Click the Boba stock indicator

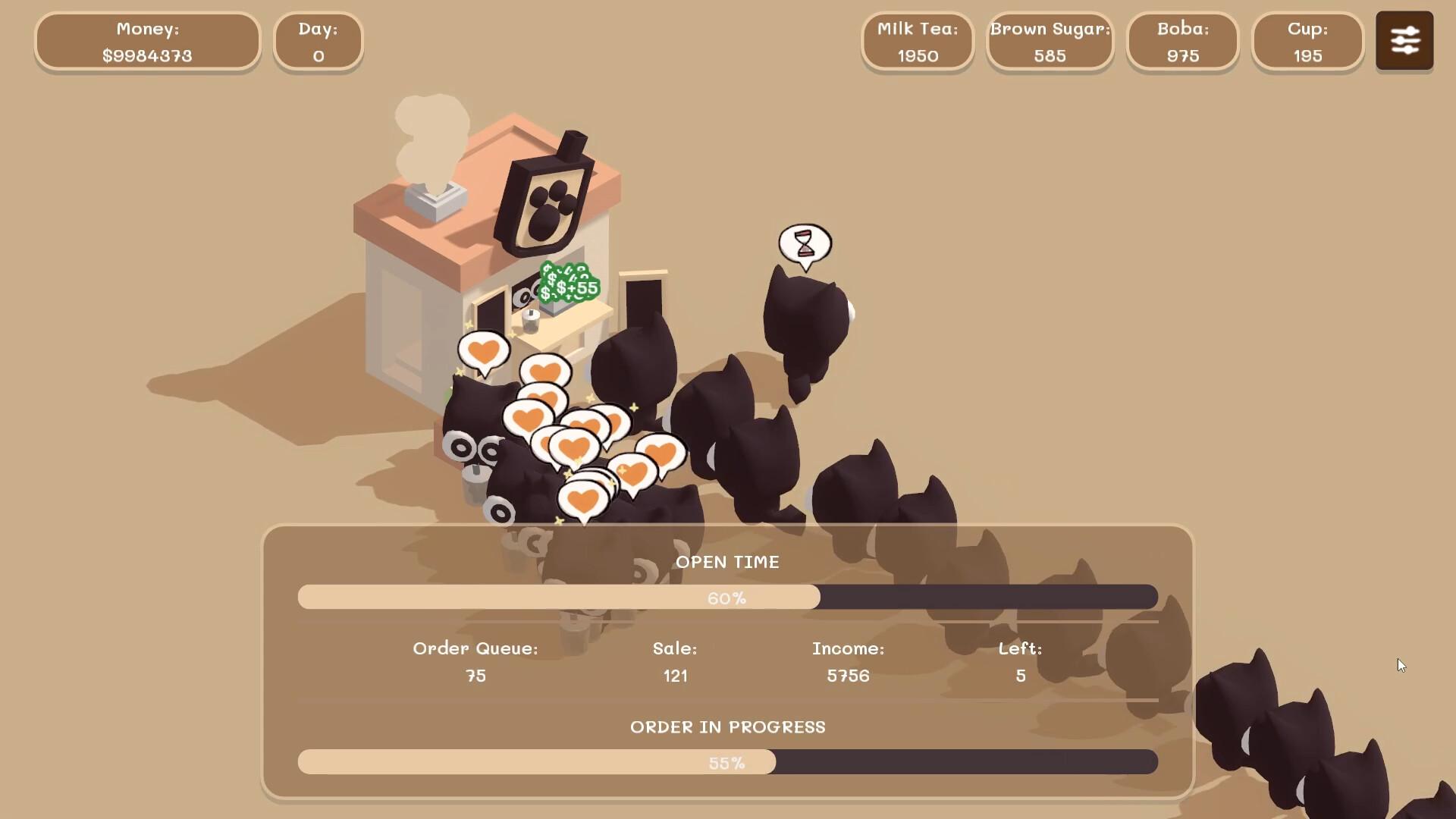click(x=1183, y=42)
